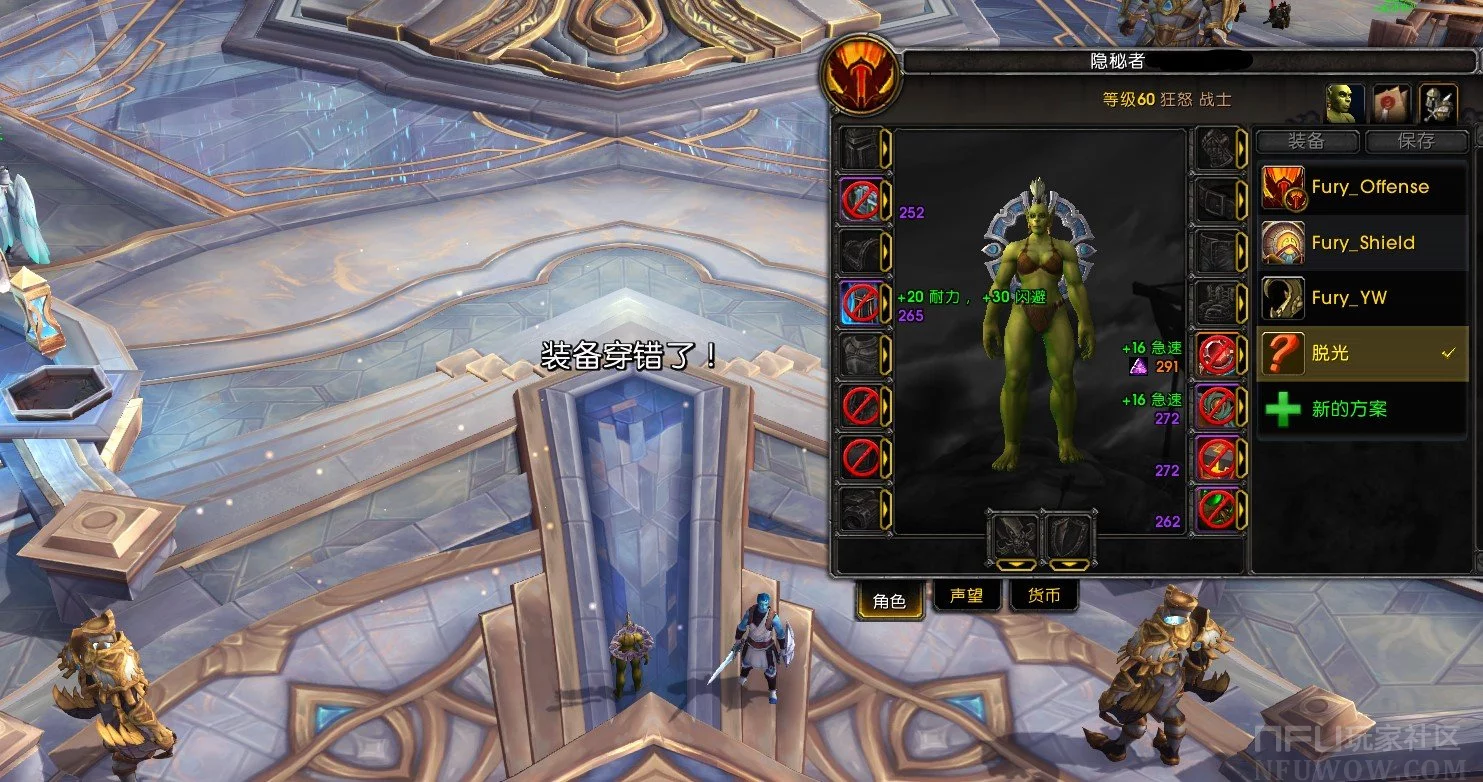Select the neck slot with item level 252

pos(861,200)
